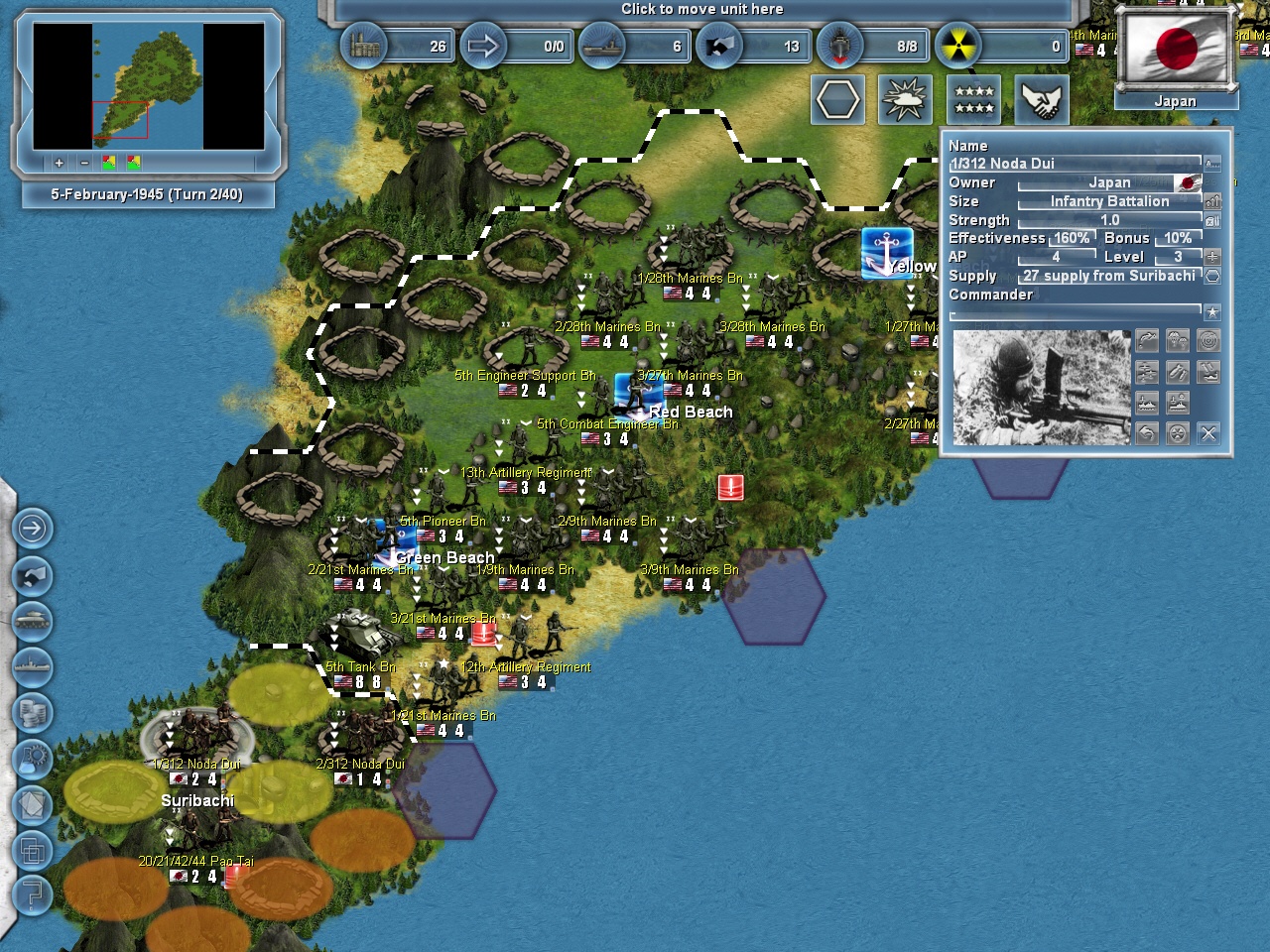
Task: Open the naval units ship icon in sidebar
Action: [x=34, y=666]
